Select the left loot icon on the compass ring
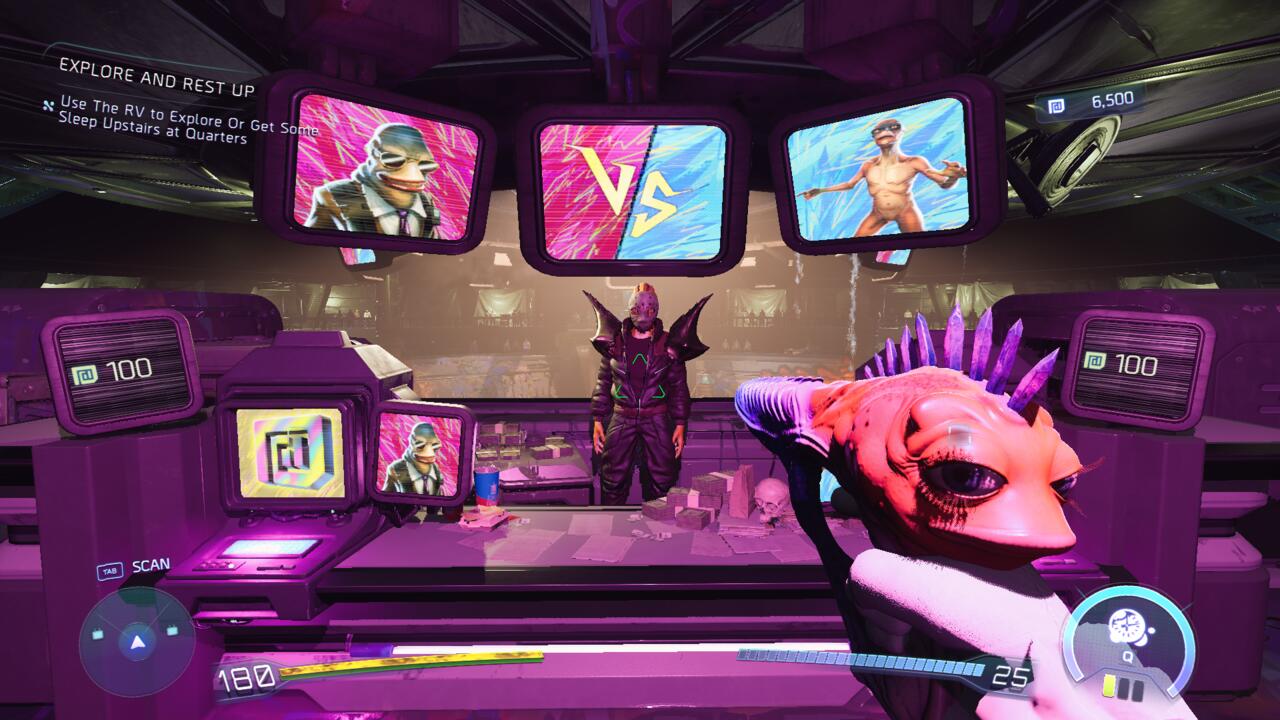The image size is (1280, 720). tap(98, 631)
